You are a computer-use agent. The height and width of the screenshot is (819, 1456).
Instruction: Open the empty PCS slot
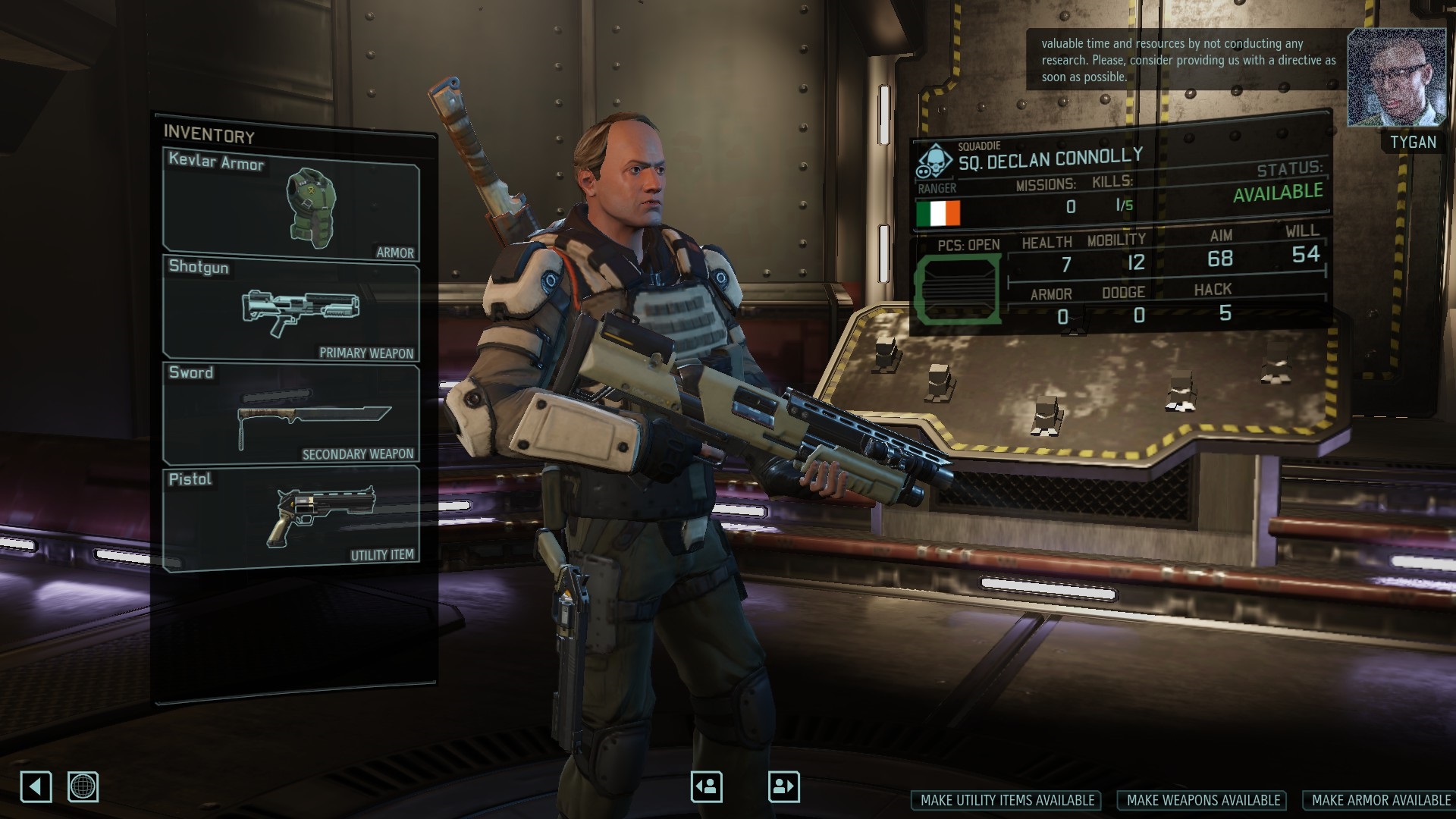(957, 289)
